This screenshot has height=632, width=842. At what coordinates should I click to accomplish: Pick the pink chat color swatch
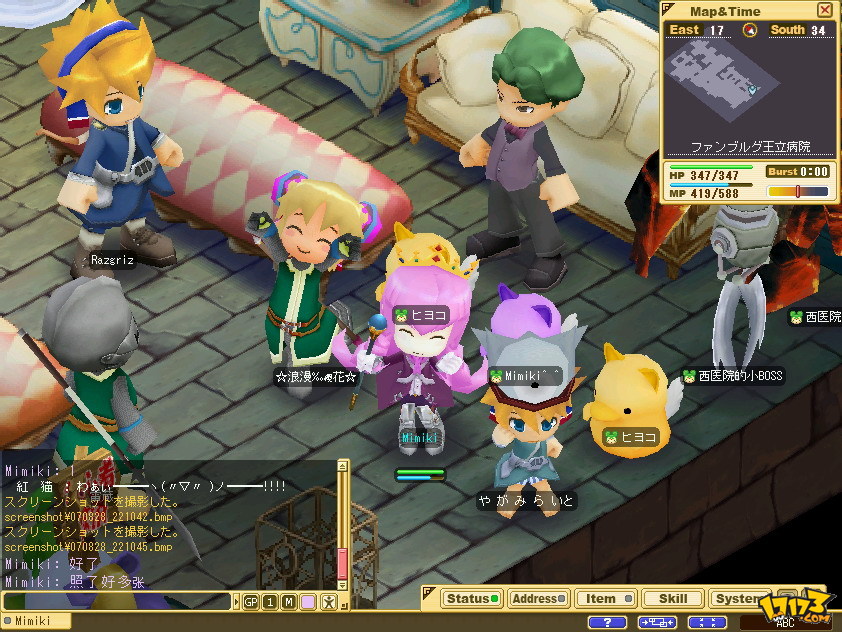[307, 601]
